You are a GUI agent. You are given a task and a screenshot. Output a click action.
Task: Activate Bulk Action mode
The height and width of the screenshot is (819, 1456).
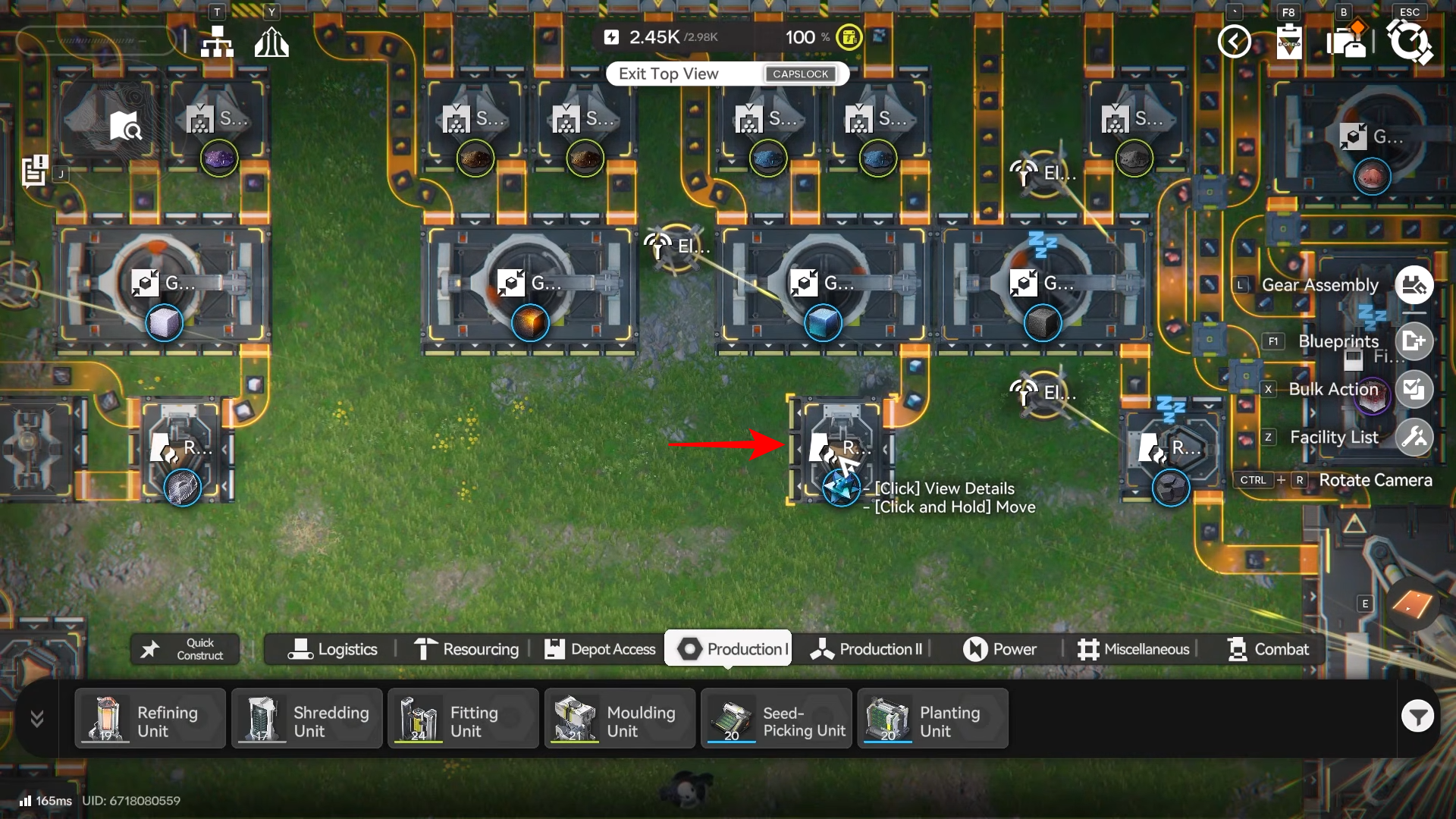pyautogui.click(x=1414, y=389)
